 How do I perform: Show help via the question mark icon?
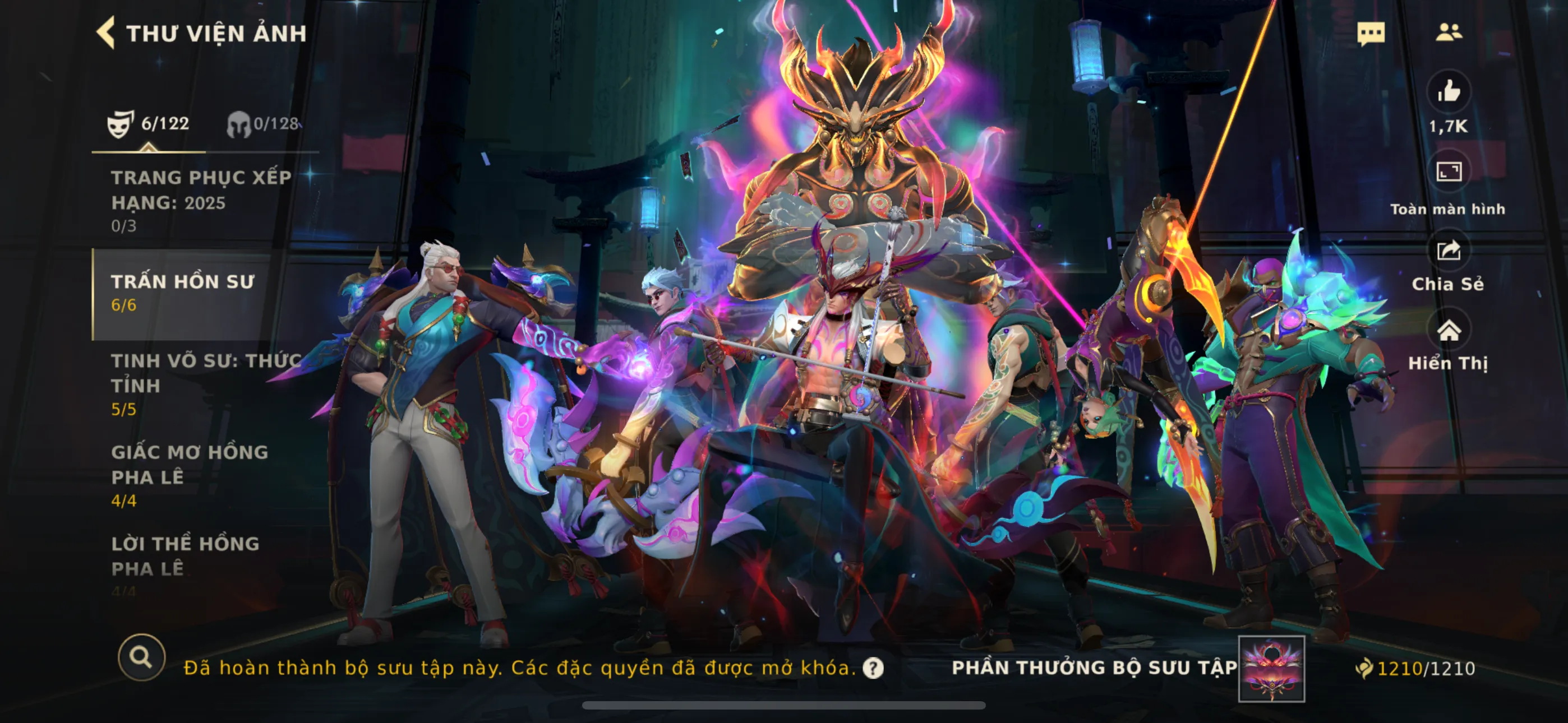[x=873, y=668]
